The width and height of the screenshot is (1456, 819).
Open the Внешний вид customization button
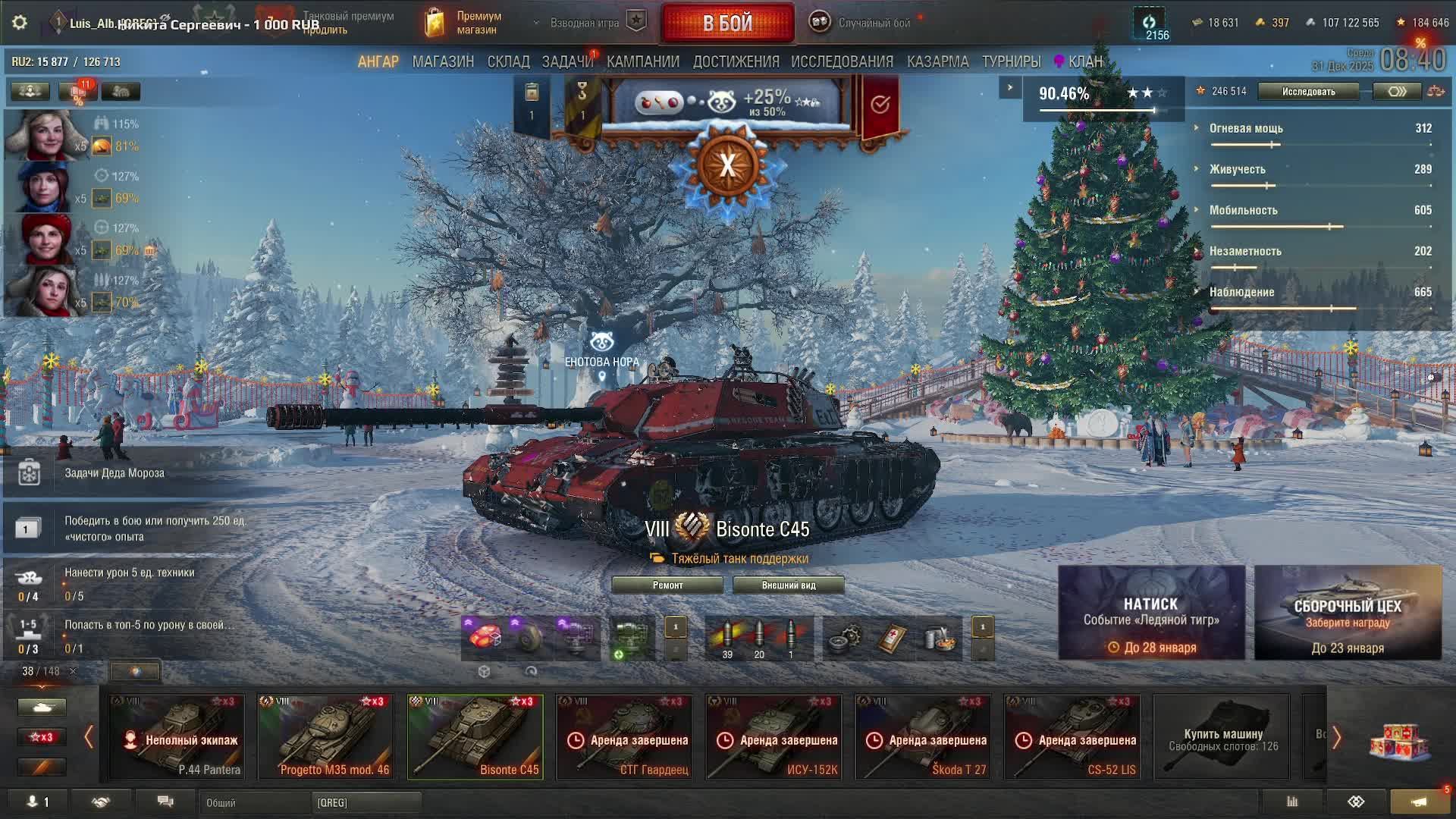[788, 585]
